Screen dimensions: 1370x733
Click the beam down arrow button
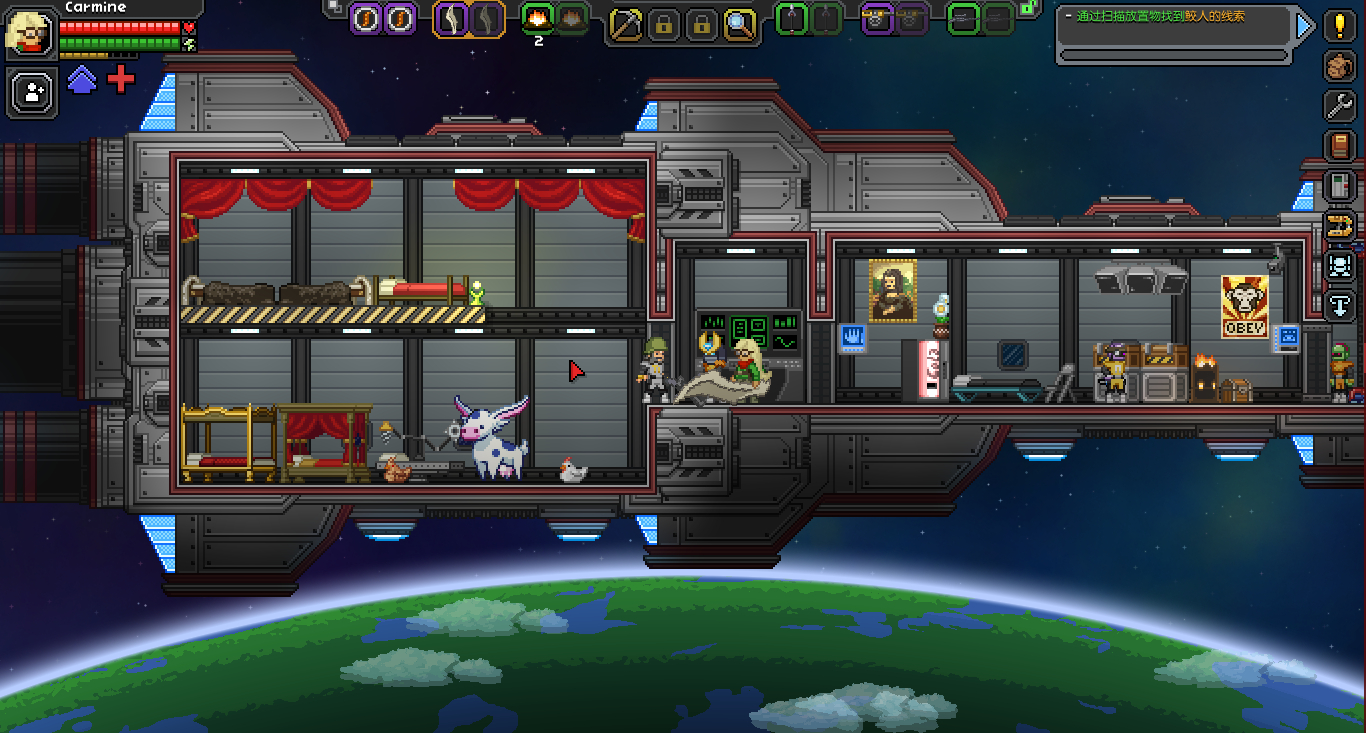click(x=1339, y=304)
